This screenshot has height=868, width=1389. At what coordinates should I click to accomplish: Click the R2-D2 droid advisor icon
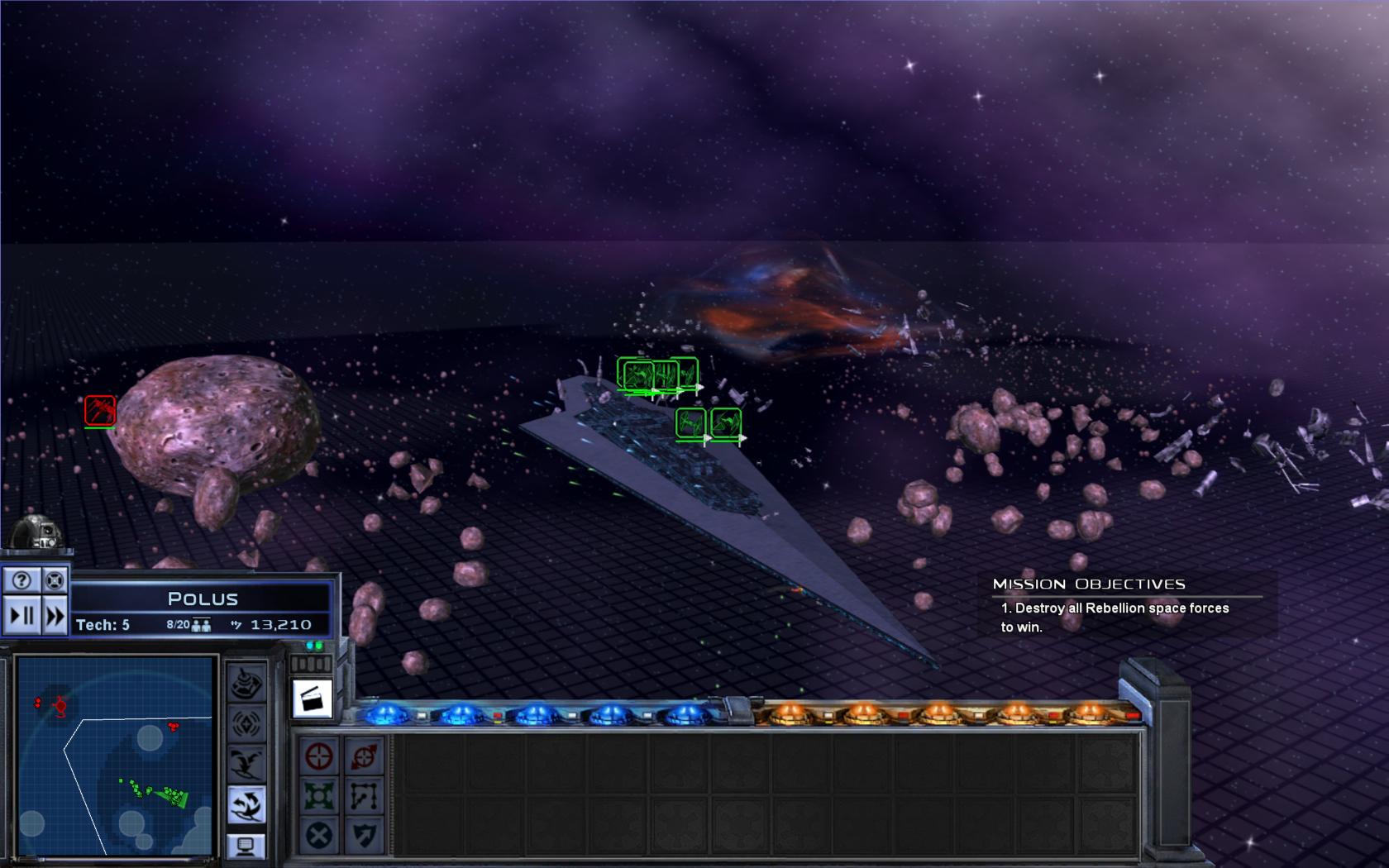click(x=38, y=531)
